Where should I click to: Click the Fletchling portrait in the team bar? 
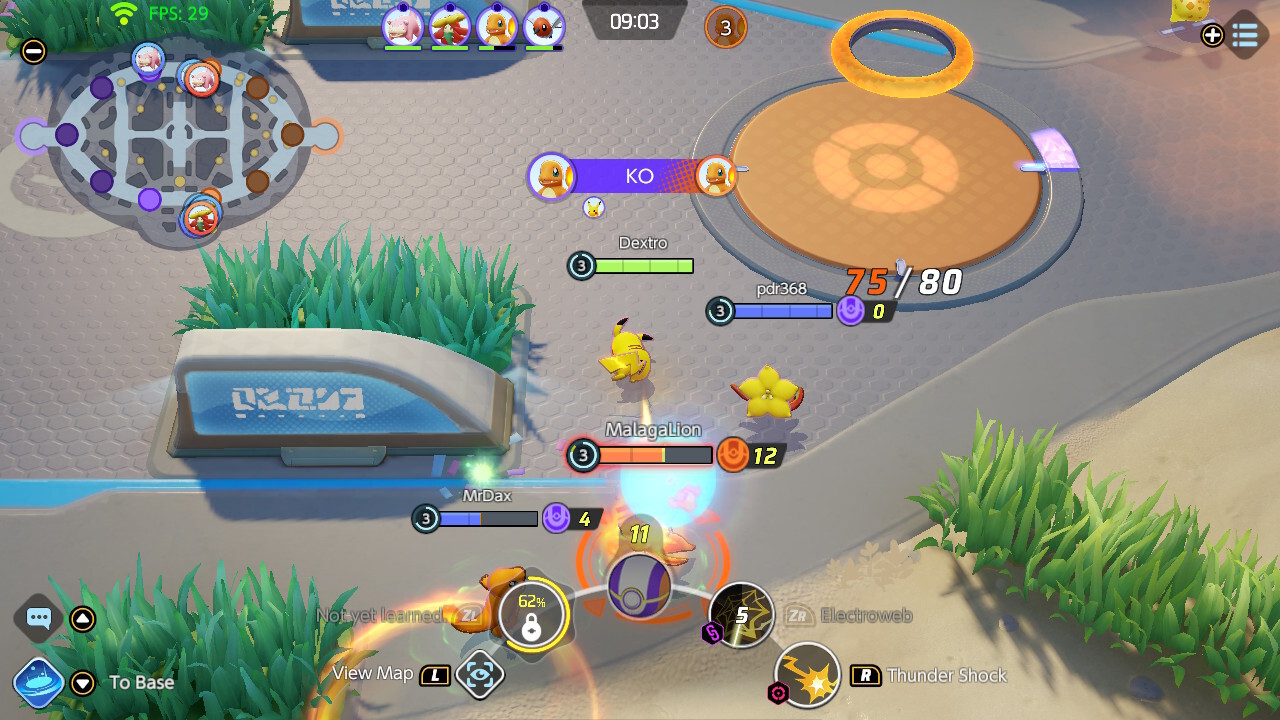point(543,27)
